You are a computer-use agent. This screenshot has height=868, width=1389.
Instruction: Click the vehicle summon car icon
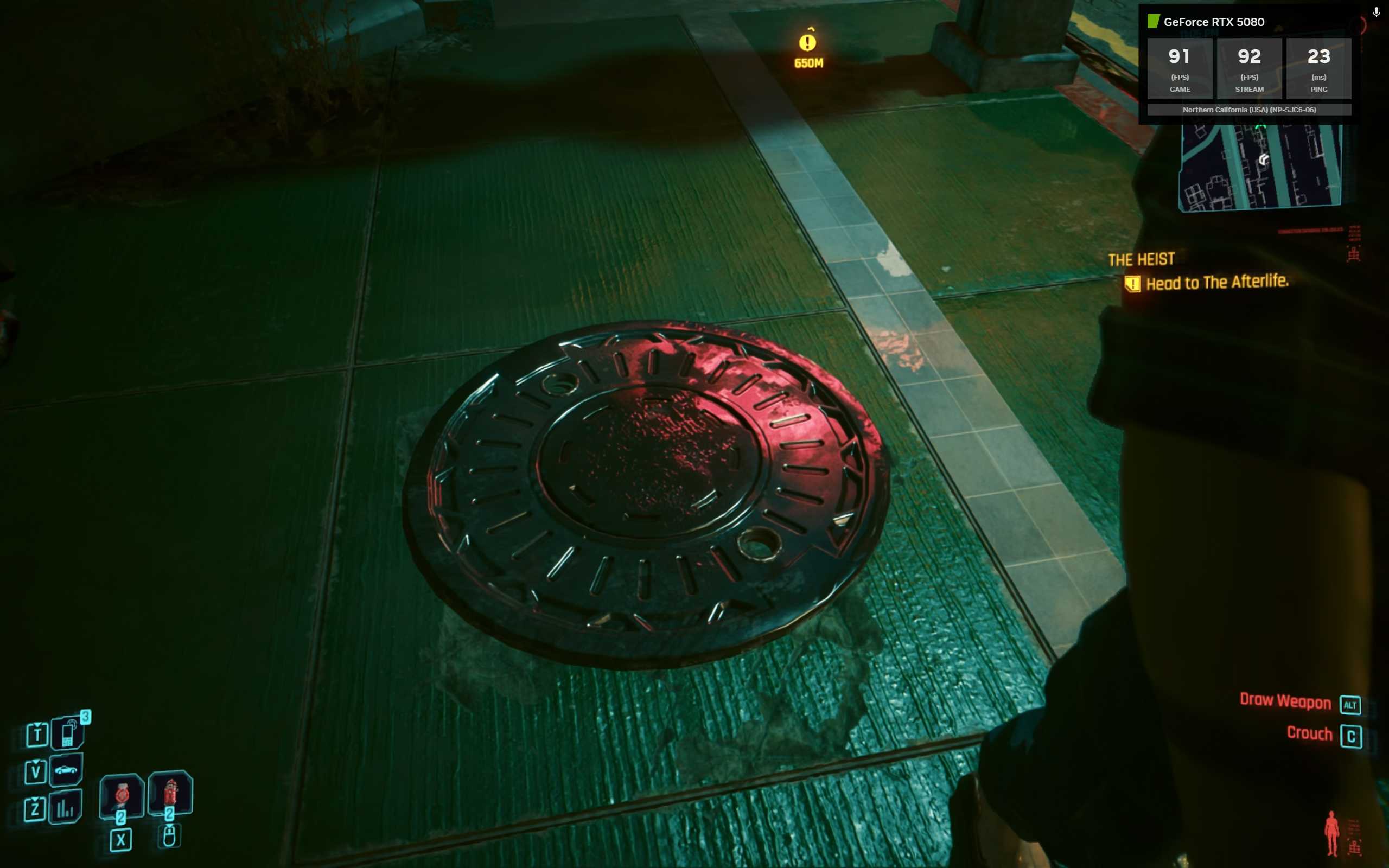tap(67, 769)
